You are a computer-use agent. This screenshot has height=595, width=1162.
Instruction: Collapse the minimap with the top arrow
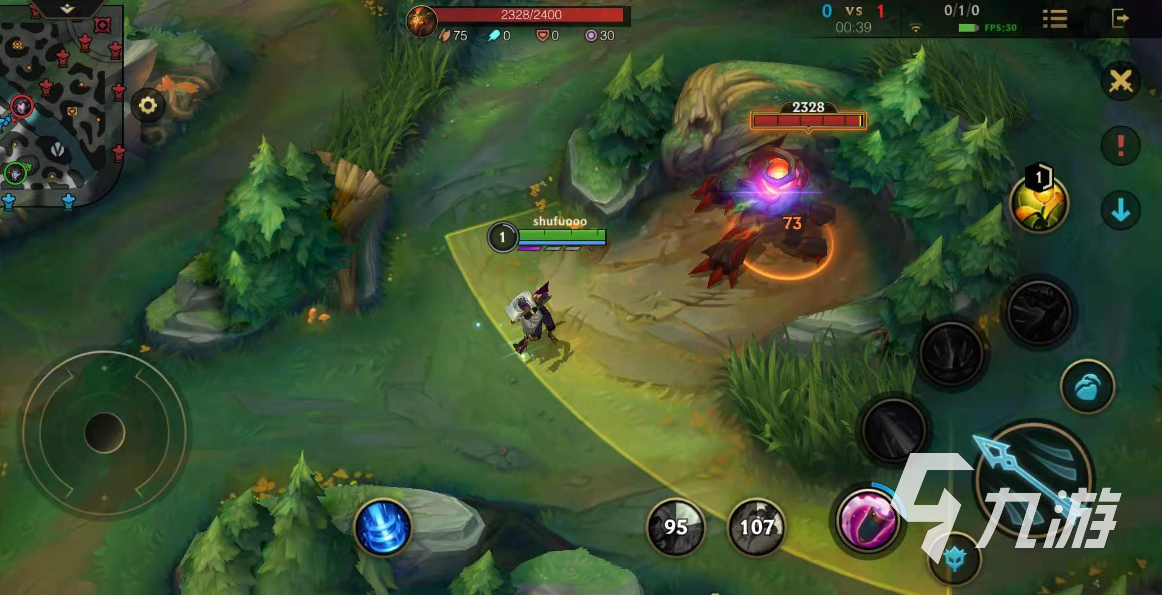pos(67,8)
